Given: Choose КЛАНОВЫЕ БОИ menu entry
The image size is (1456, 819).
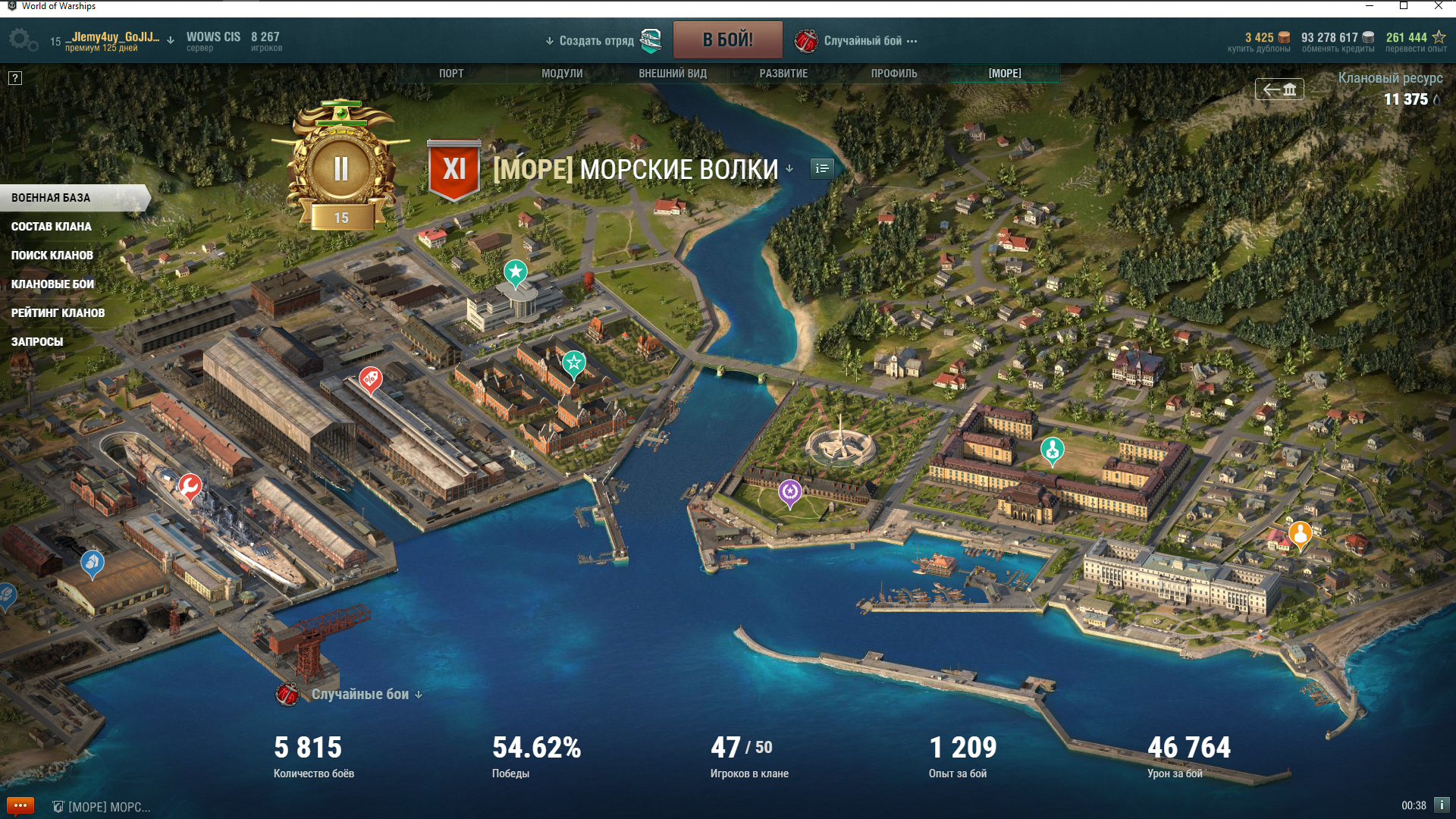Looking at the screenshot, I should coord(53,284).
